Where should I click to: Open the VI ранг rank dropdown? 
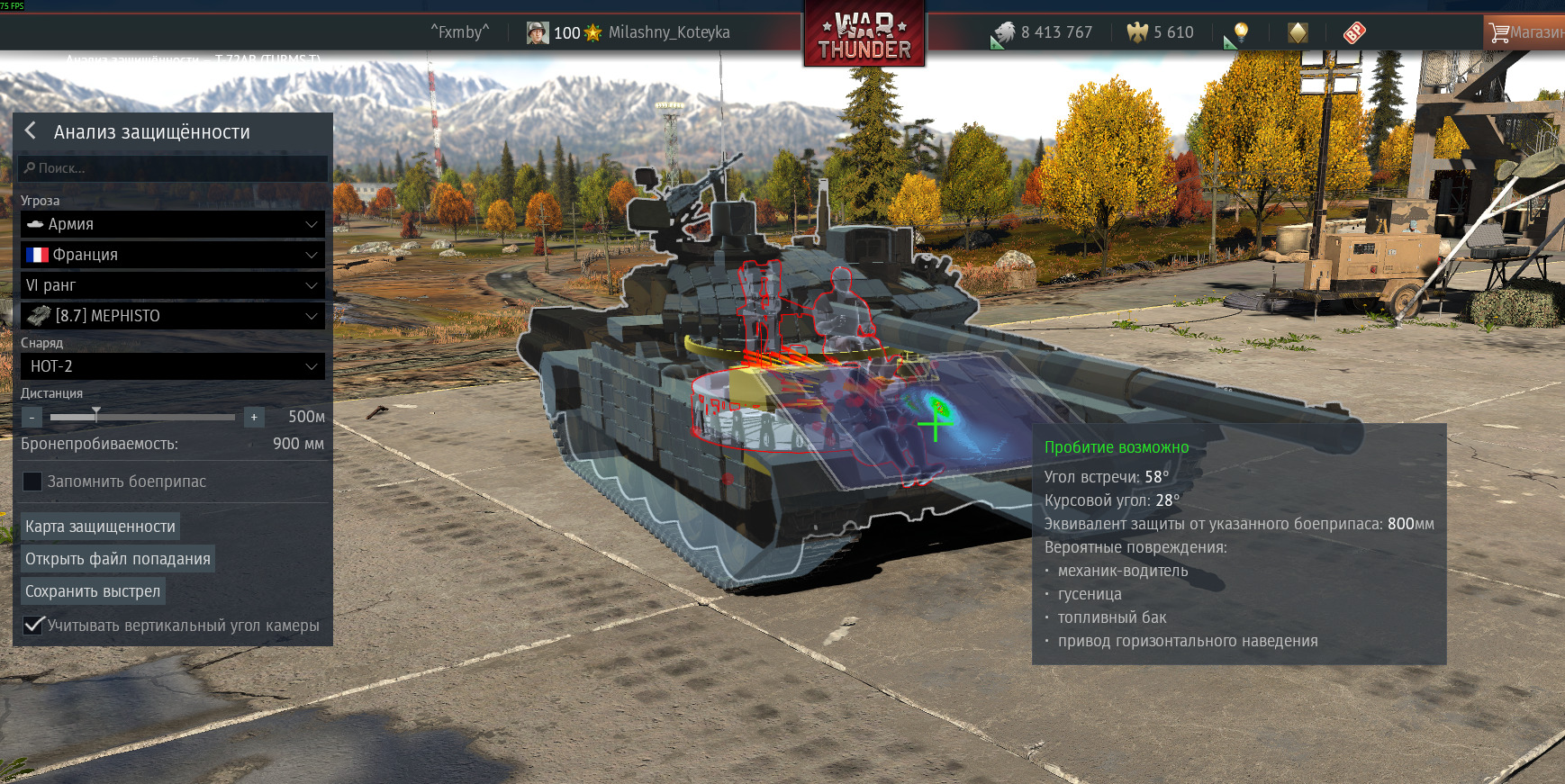tap(172, 285)
